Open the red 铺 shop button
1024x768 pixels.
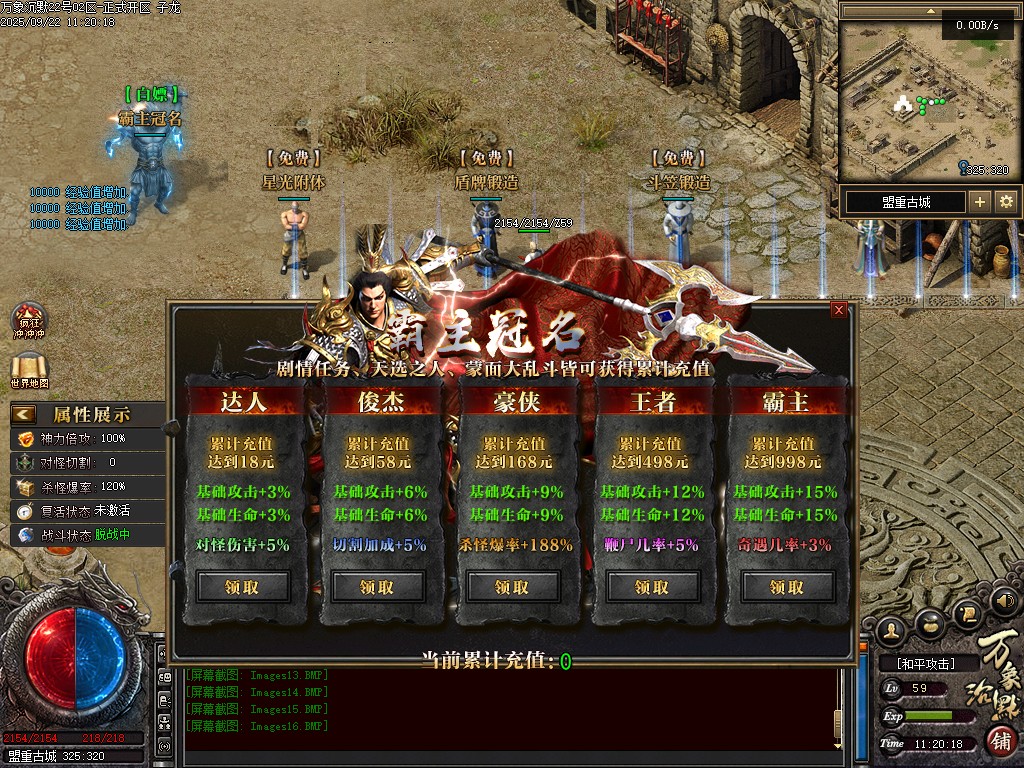(1001, 741)
